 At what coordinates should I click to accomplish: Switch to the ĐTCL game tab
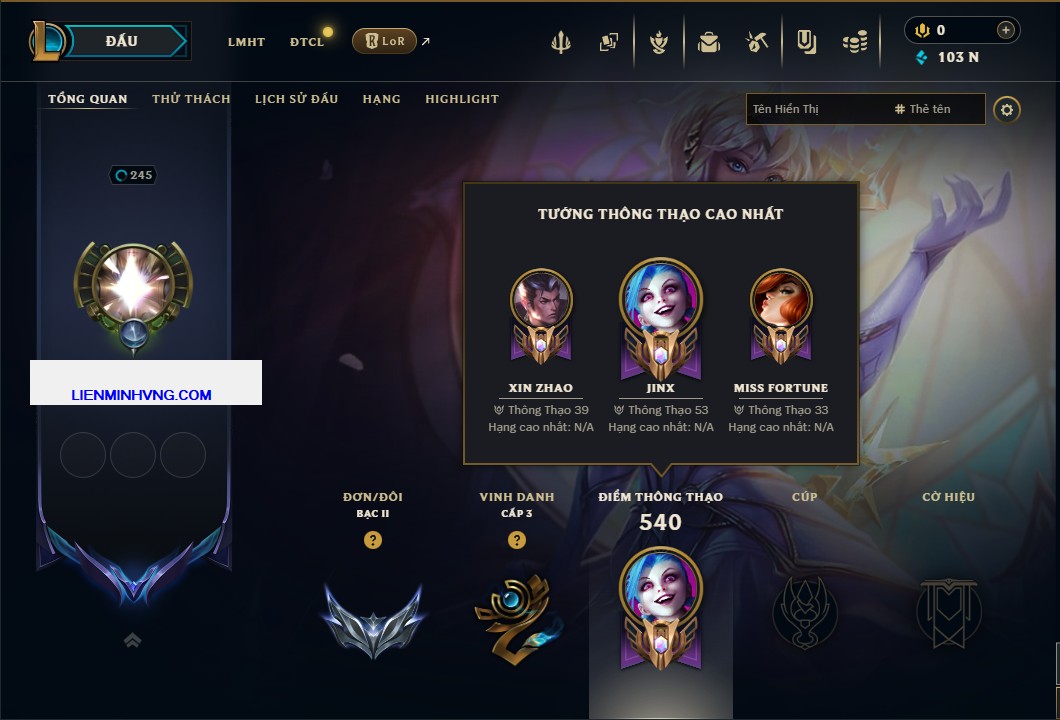307,42
